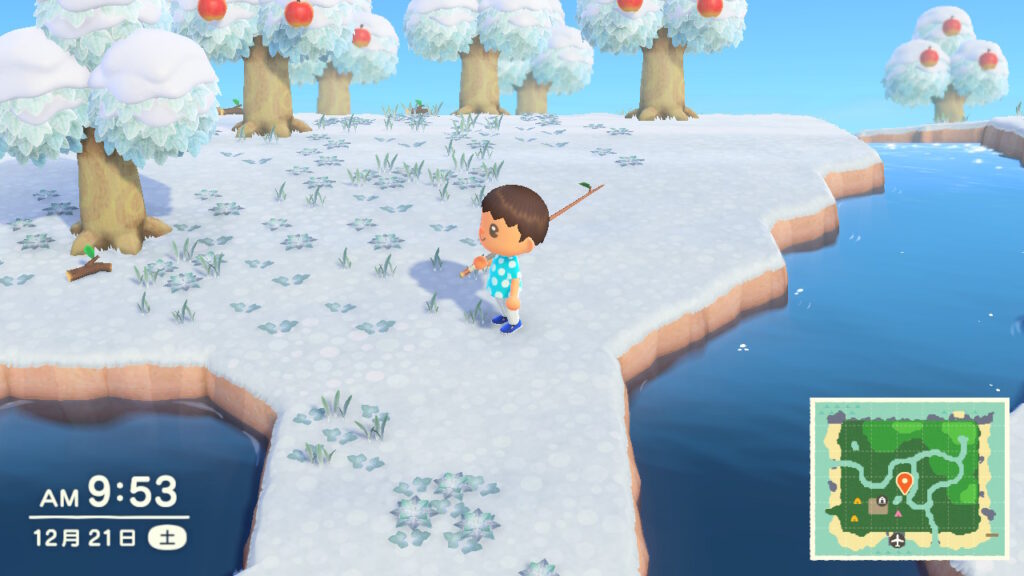Select the pink tent marker on the minimap
This screenshot has height=576, width=1024.
pyautogui.click(x=898, y=513)
